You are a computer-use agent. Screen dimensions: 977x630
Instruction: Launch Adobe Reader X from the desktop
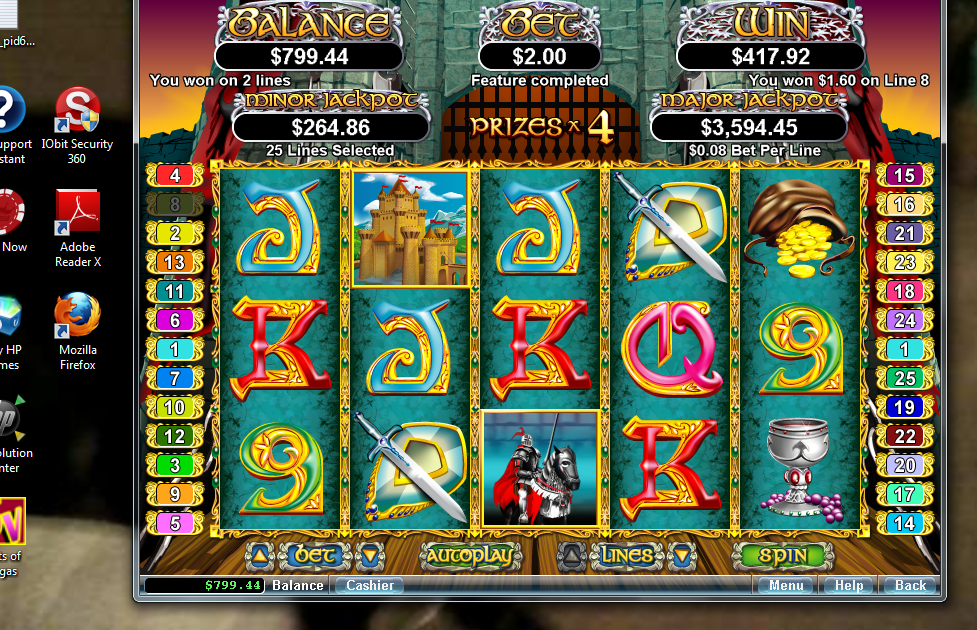click(77, 228)
